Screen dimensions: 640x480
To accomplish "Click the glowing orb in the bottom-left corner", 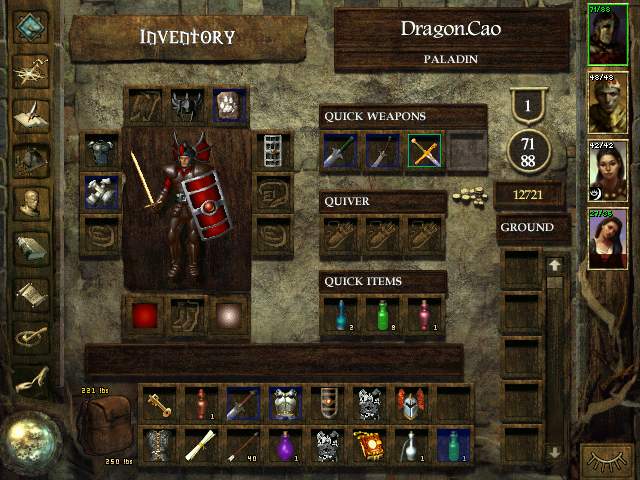I will (x=30, y=439).
